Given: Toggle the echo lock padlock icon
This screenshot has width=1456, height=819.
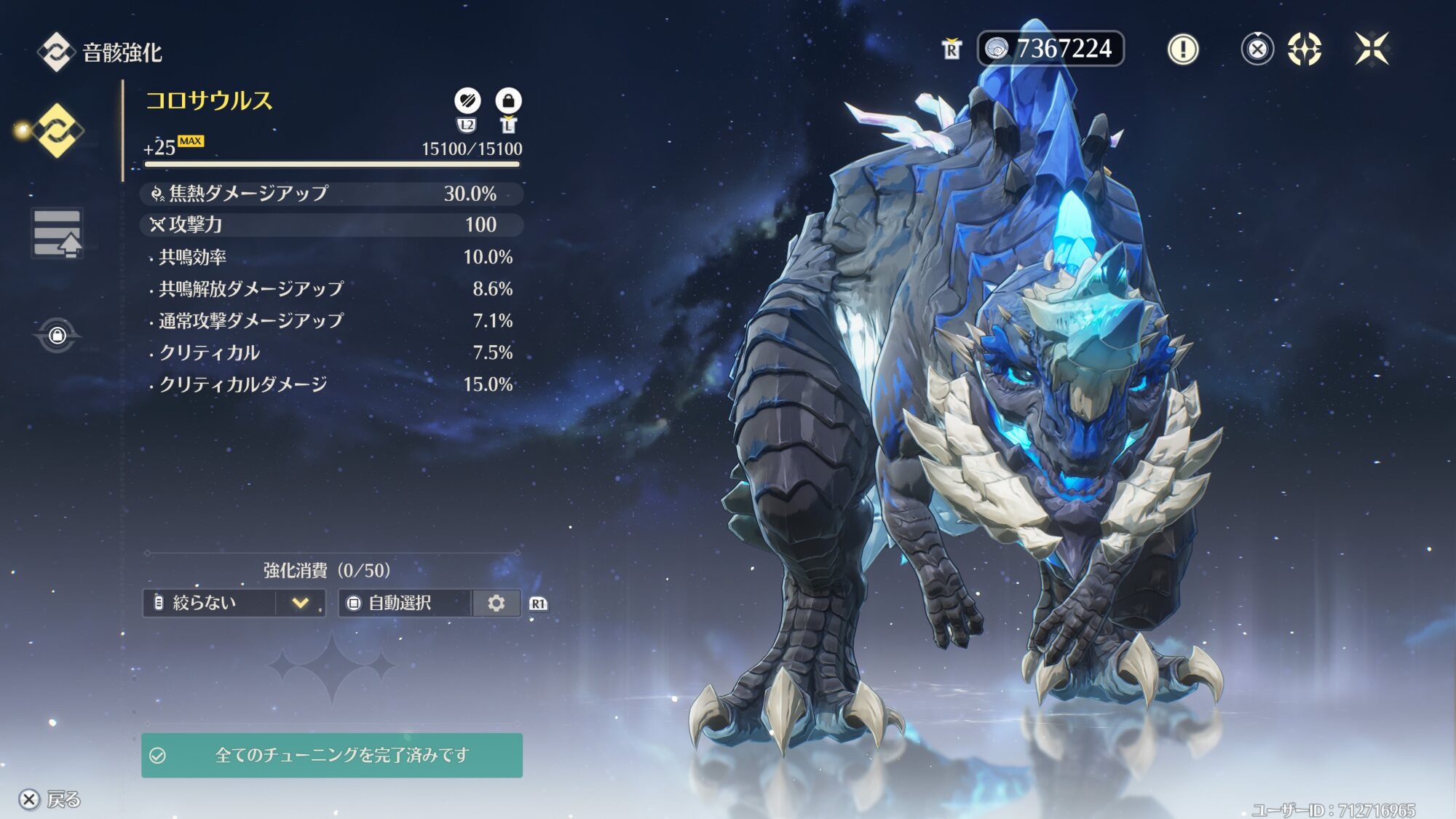Looking at the screenshot, I should pos(508,100).
